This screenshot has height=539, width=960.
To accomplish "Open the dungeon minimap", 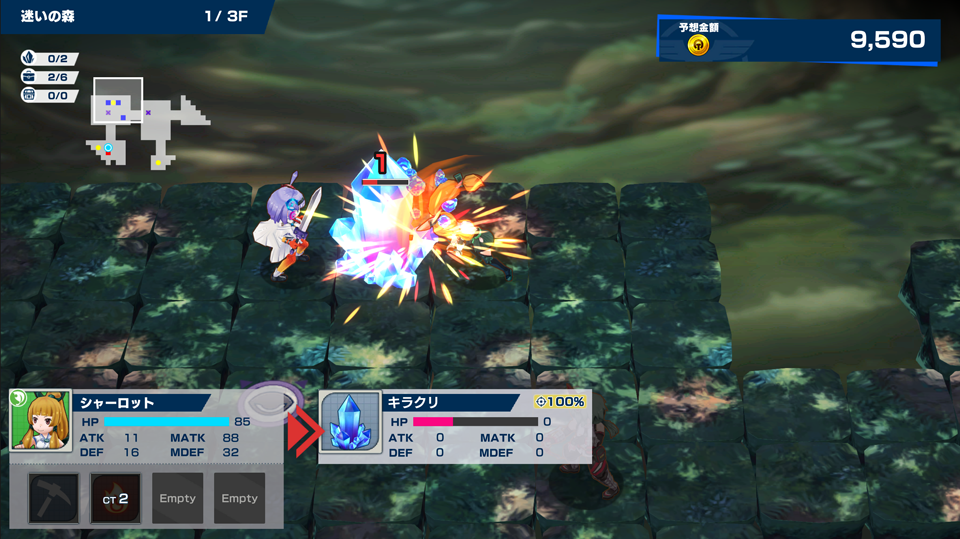I will point(148,120).
